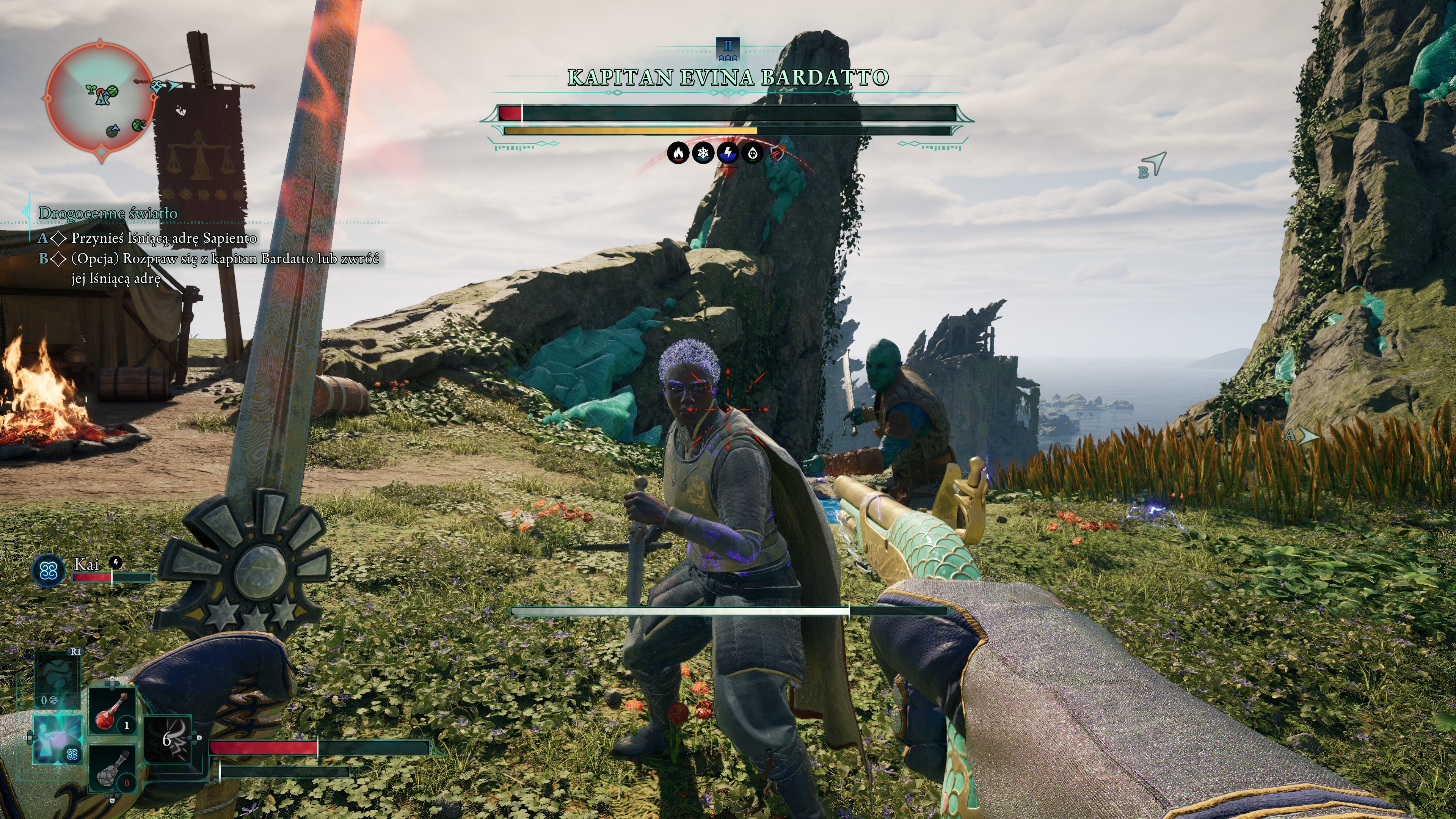Inspect the fire status icon on the boss
This screenshot has height=819, width=1456.
point(678,153)
